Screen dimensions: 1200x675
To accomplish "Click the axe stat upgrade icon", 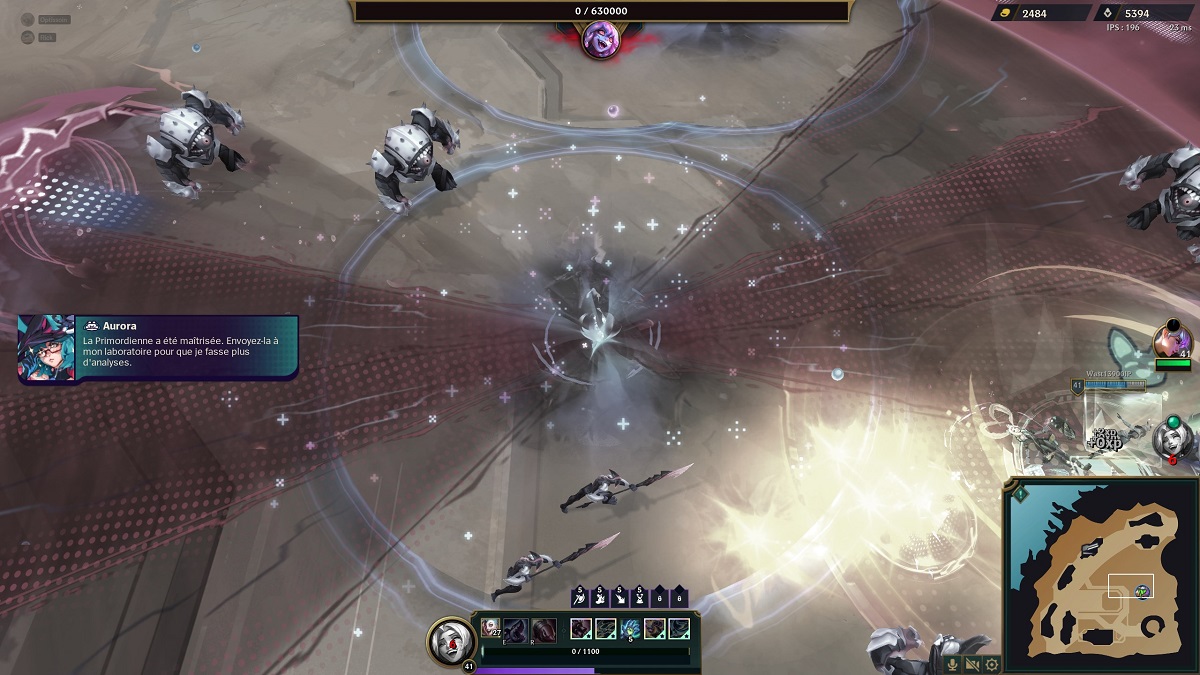I will [x=580, y=597].
